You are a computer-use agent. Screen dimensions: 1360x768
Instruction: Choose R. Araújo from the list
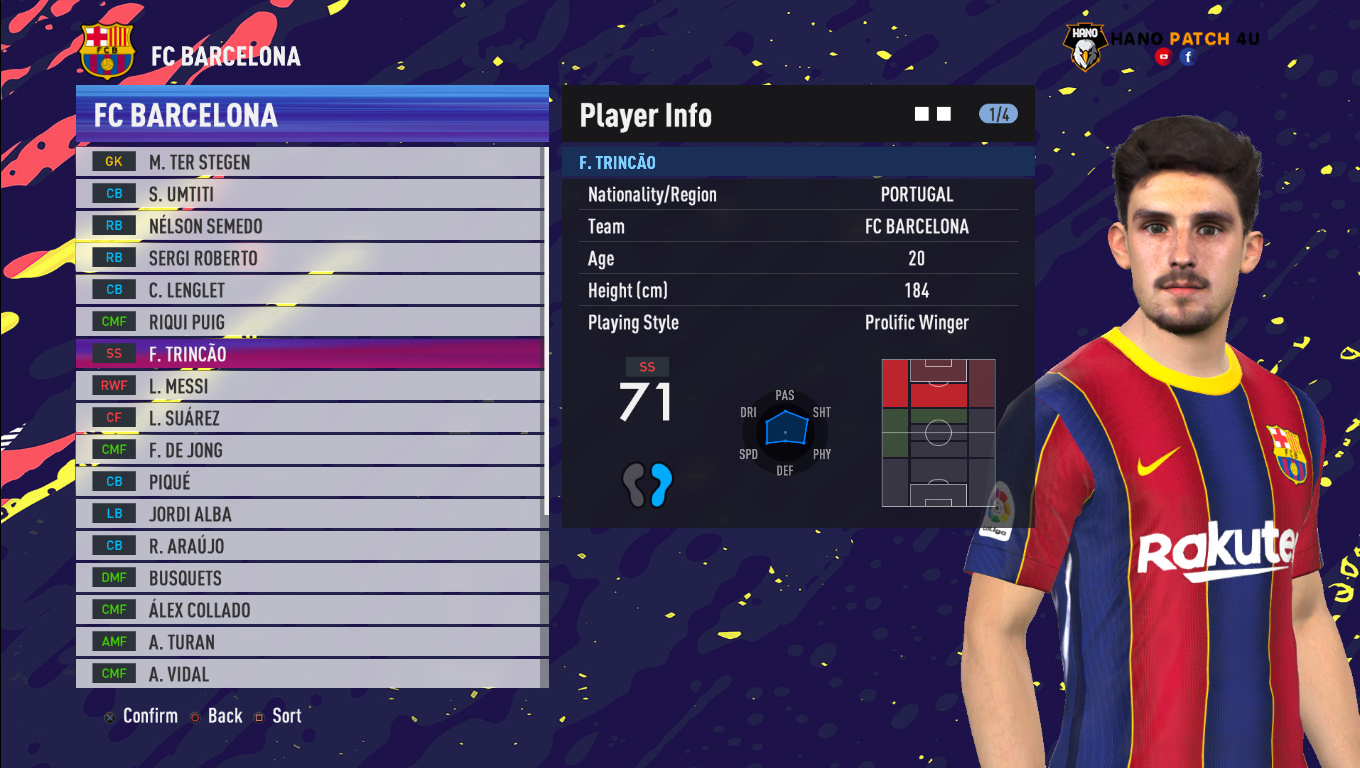[x=310, y=546]
